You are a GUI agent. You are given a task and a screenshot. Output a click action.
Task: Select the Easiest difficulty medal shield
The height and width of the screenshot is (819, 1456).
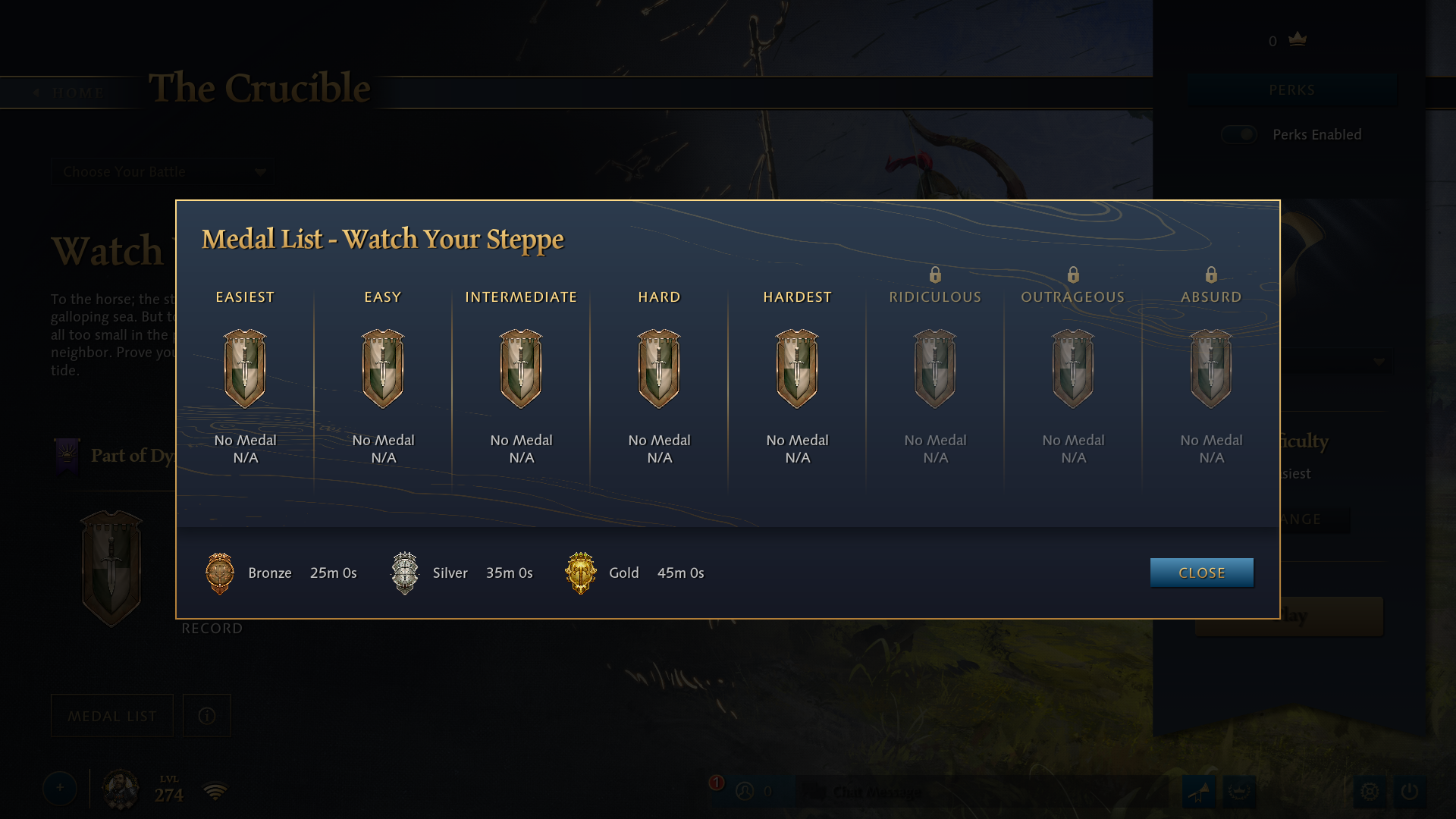245,369
